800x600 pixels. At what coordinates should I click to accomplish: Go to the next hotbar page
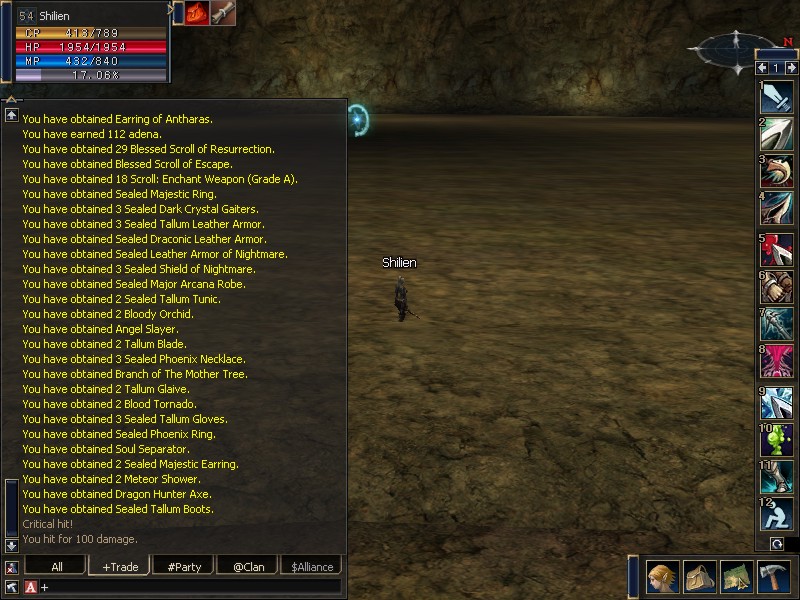click(x=791, y=68)
